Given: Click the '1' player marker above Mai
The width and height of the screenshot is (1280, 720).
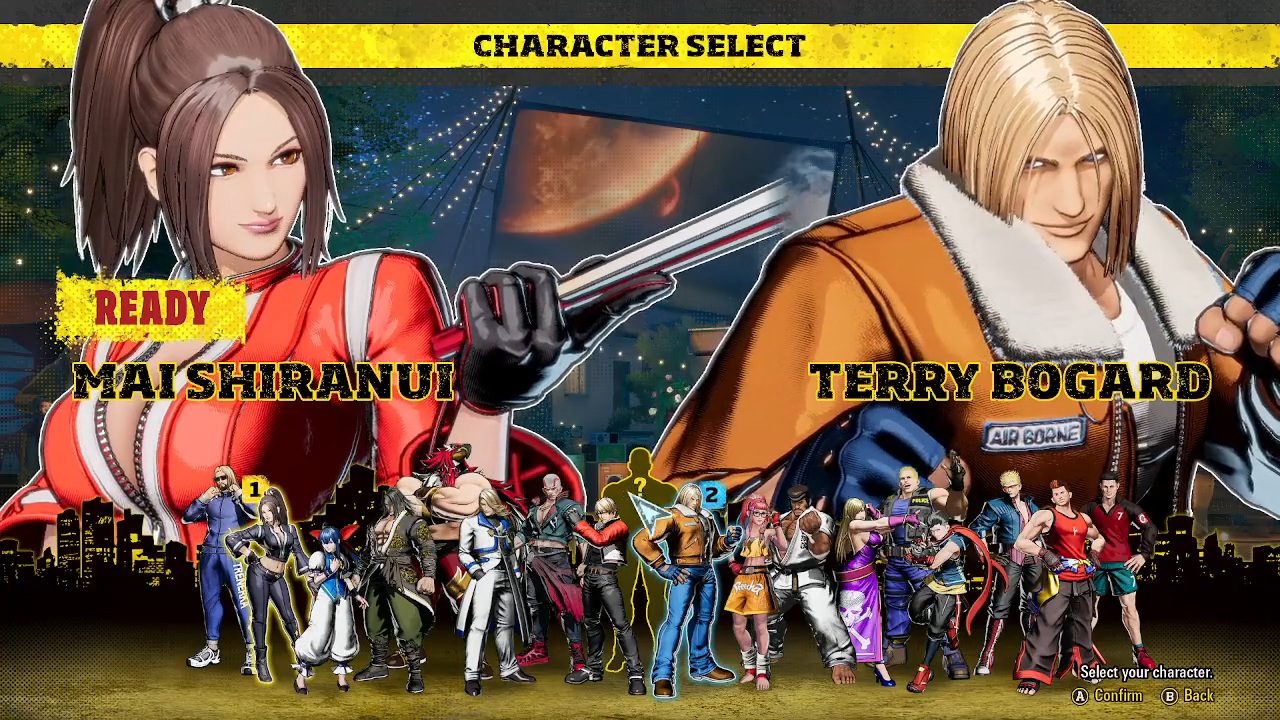Looking at the screenshot, I should click(255, 487).
